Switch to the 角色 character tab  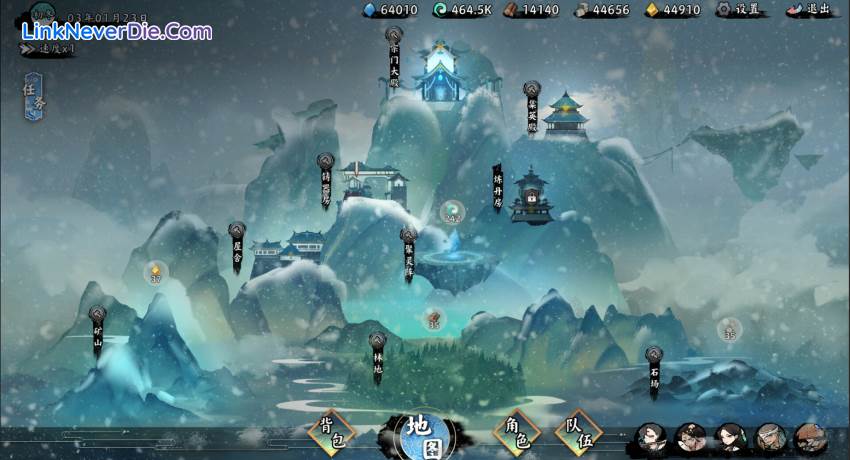click(x=516, y=431)
